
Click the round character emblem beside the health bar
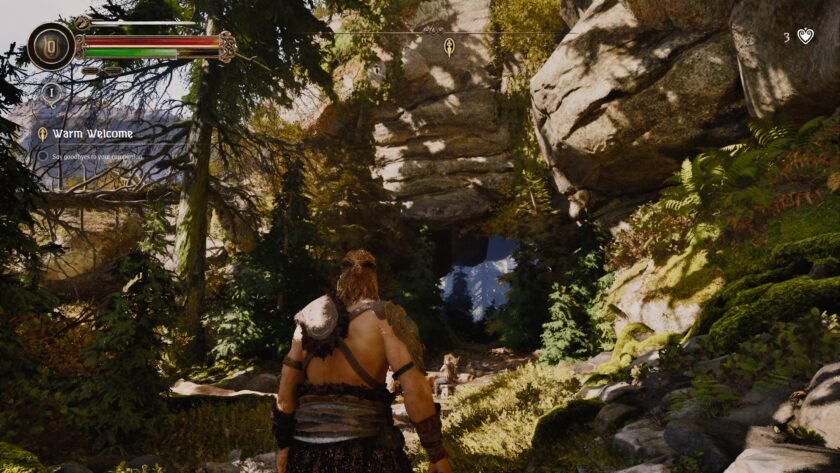pos(51,45)
